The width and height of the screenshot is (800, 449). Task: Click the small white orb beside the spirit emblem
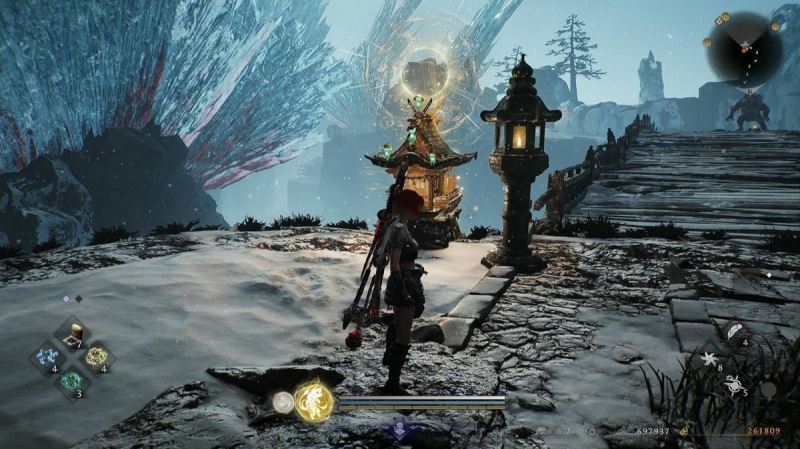pos(284,402)
